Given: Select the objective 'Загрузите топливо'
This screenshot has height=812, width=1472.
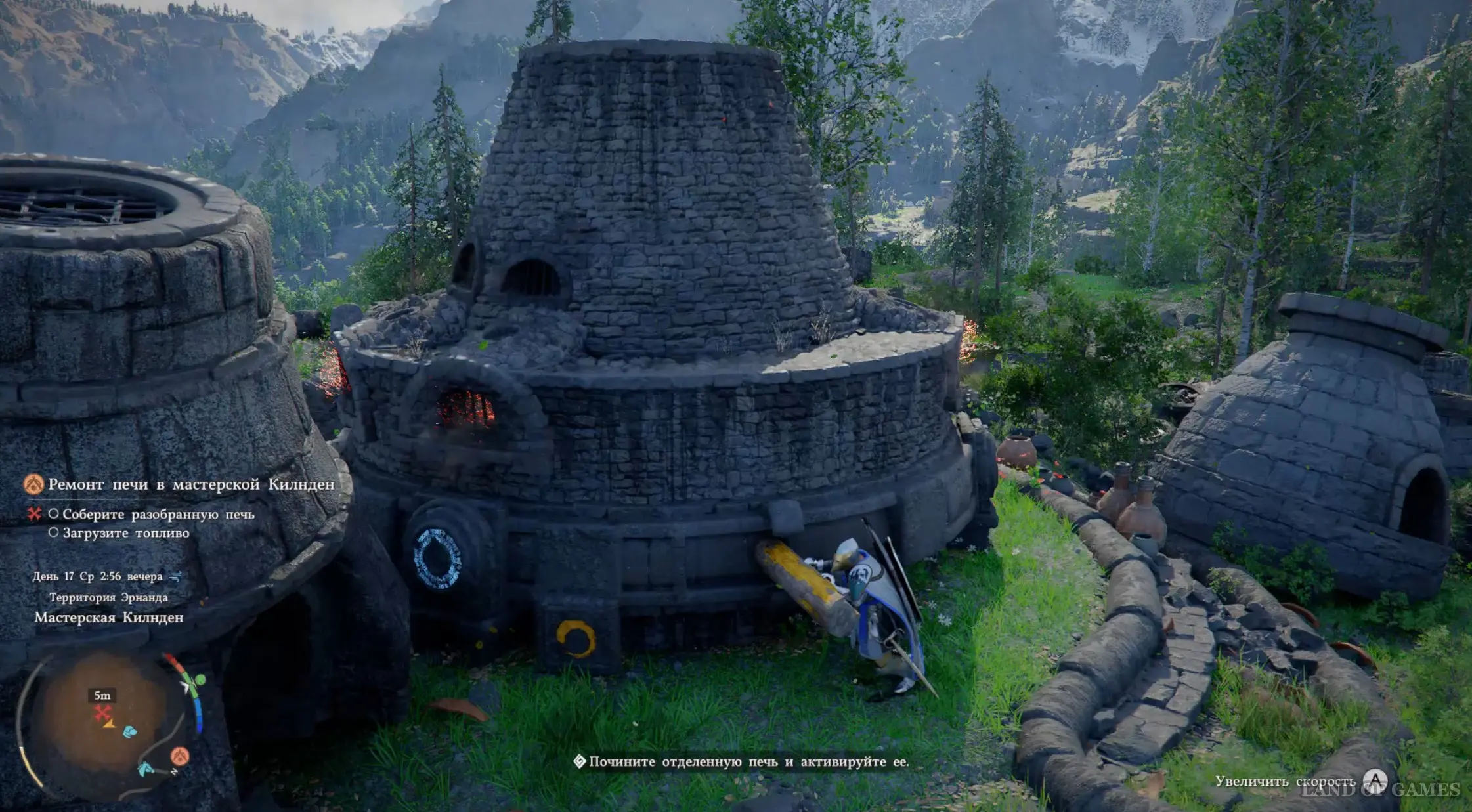Looking at the screenshot, I should point(125,533).
